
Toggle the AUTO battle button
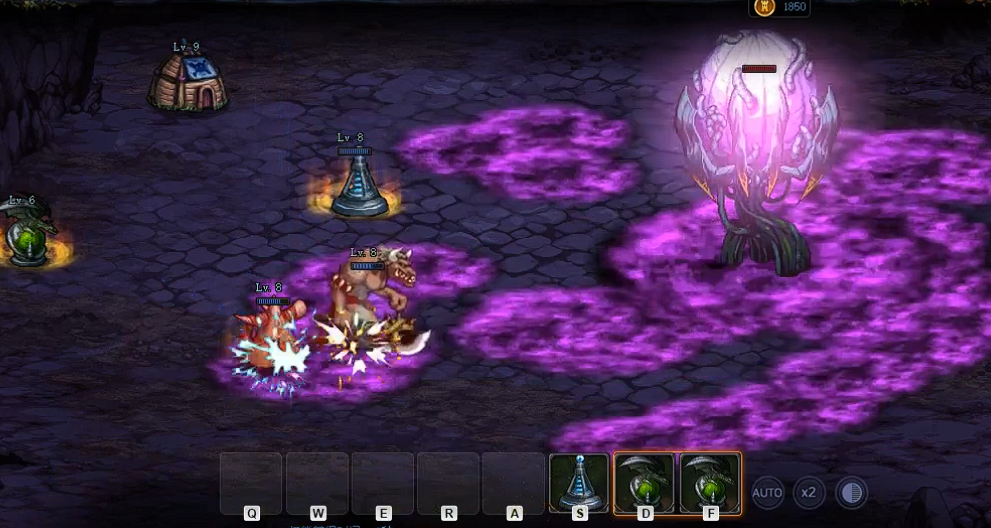pyautogui.click(x=767, y=492)
